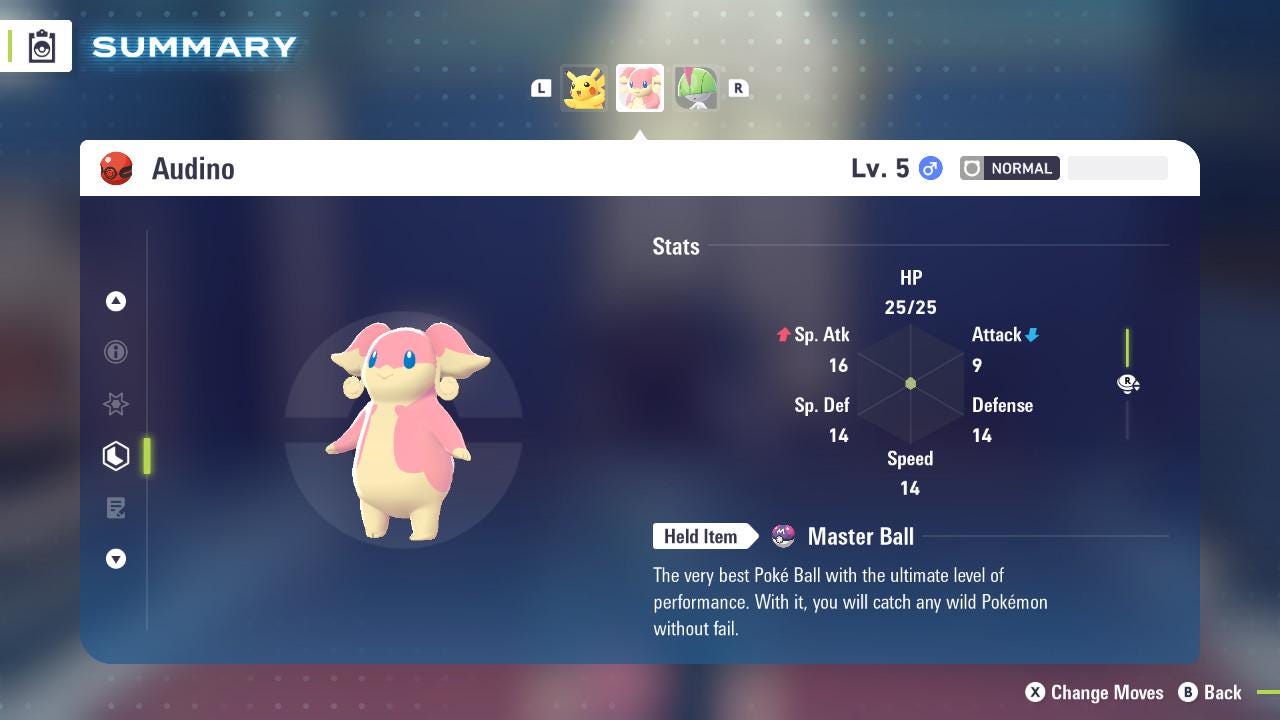Click the blue Attack reduction arrow
Viewport: 1280px width, 720px height.
pos(1032,335)
